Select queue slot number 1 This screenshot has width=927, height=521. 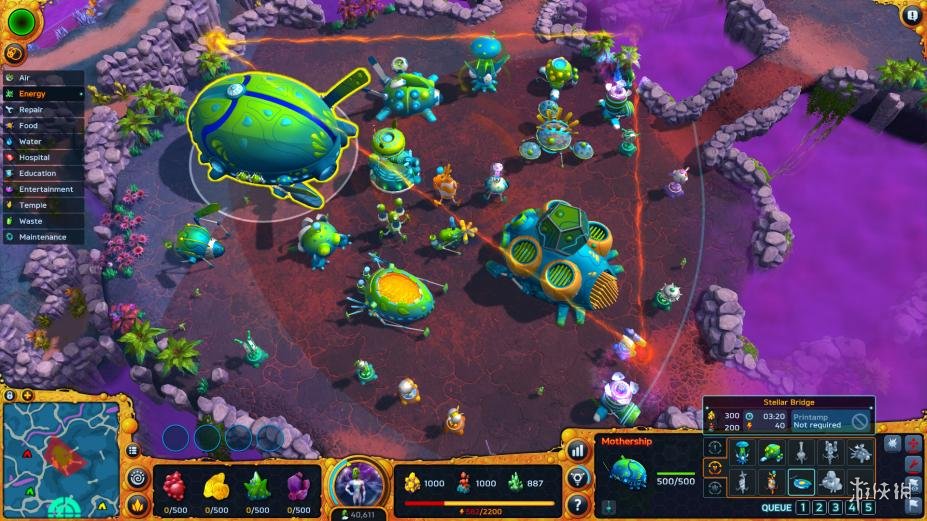click(x=802, y=507)
